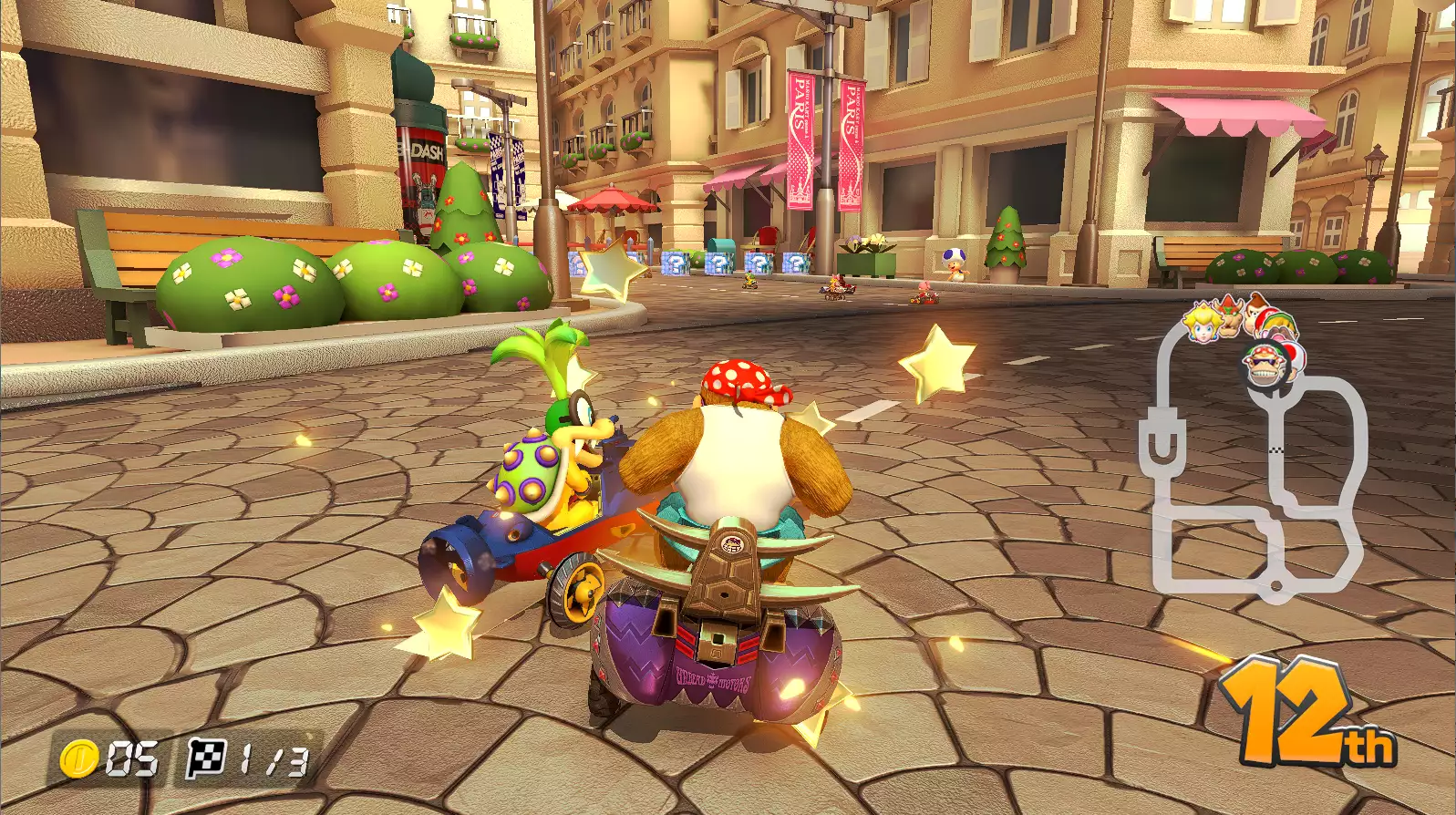Click Funky Kong's circled minimap marker
Viewport: 1456px width, 815px height.
1265,365
